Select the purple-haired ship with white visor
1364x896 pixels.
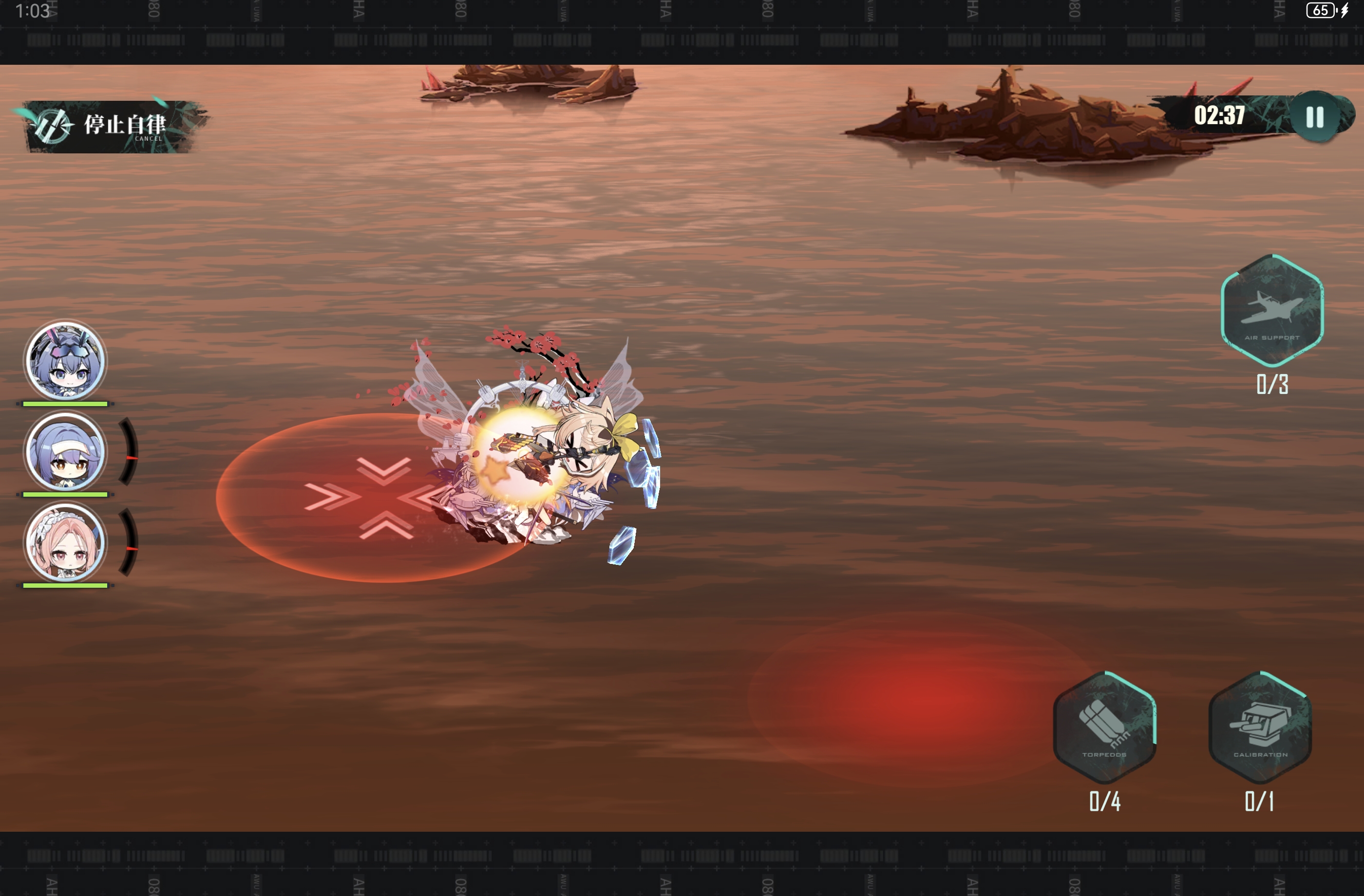[x=65, y=452]
